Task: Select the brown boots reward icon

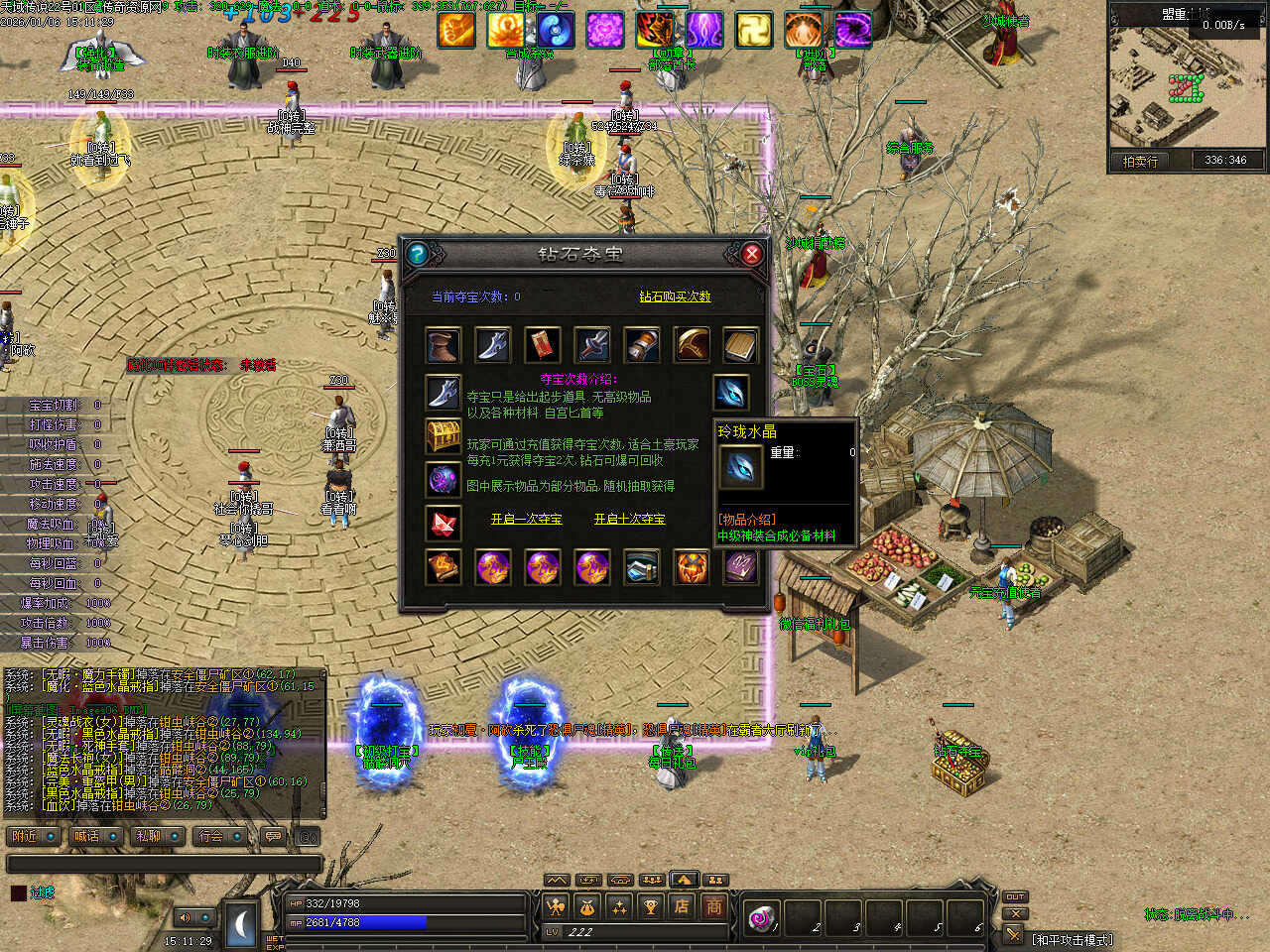Action: 443,345
